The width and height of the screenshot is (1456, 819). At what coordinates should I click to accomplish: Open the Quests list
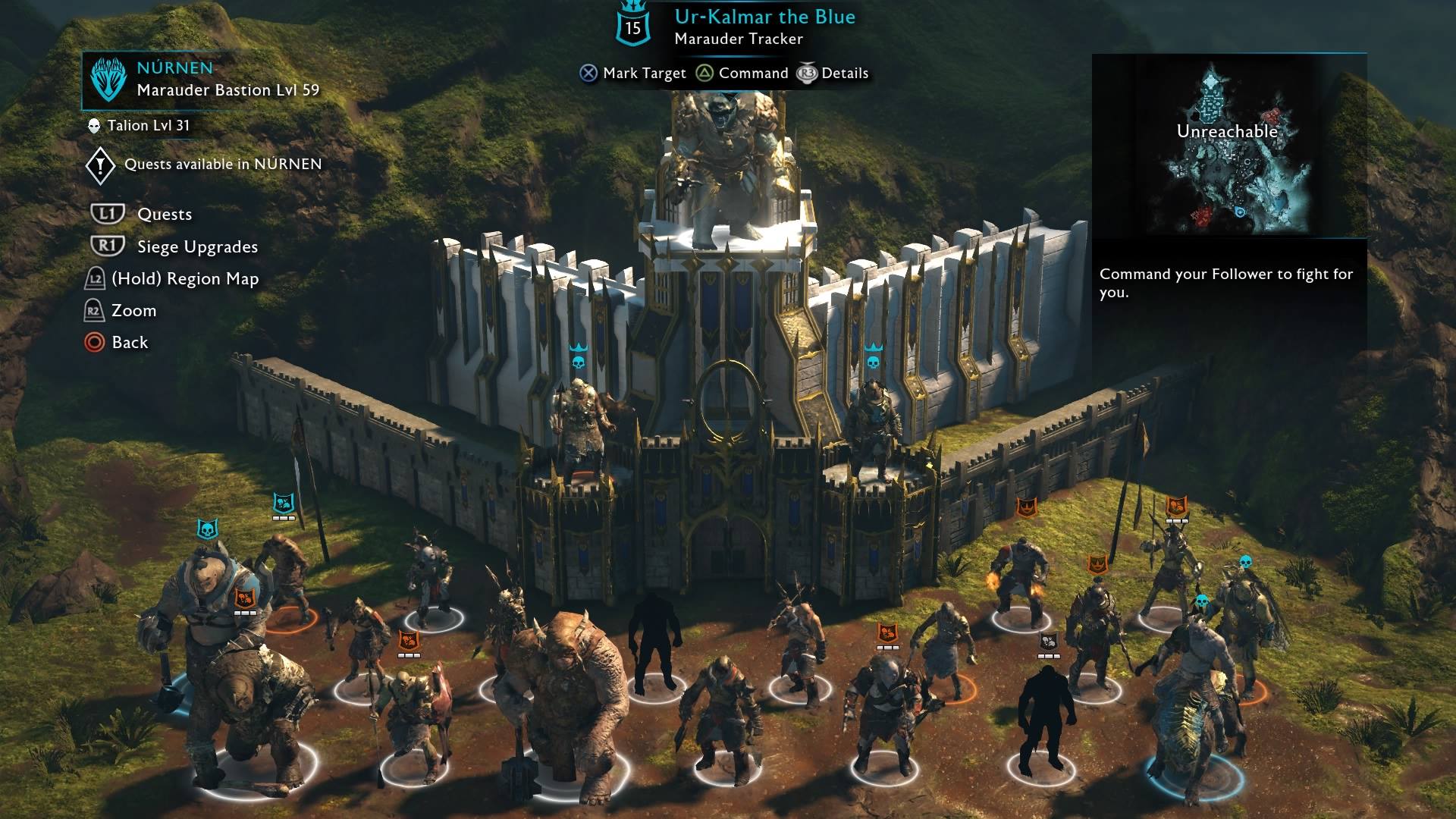pos(164,215)
